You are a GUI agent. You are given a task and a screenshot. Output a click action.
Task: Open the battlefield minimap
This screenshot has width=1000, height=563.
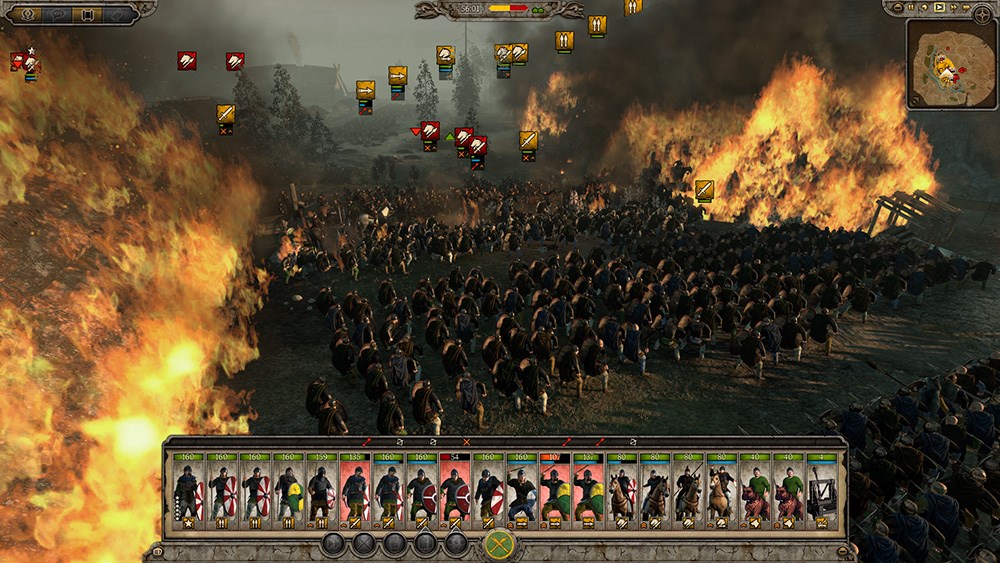[x=951, y=64]
